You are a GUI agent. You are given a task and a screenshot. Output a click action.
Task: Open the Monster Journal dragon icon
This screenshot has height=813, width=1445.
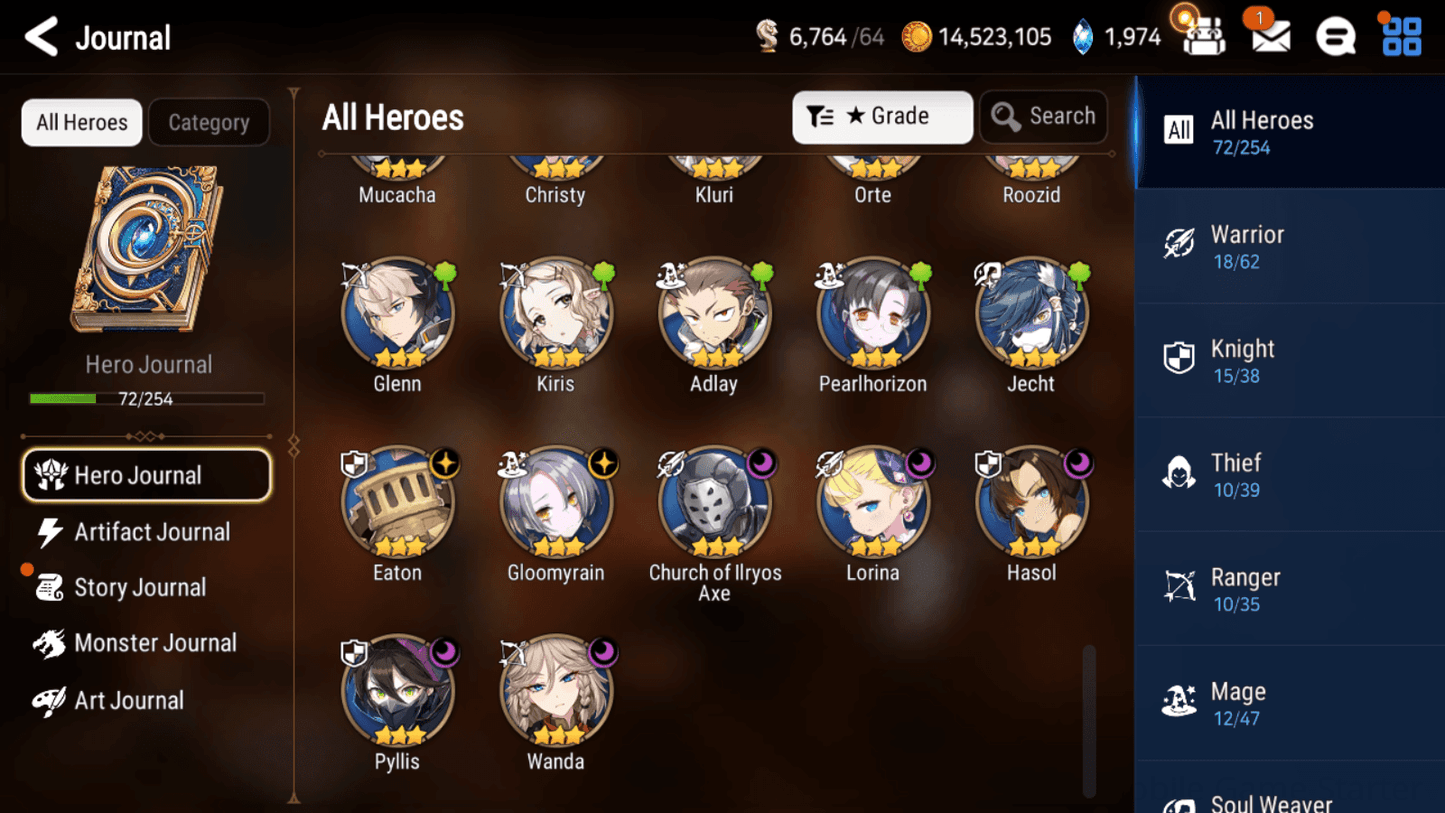[49, 643]
